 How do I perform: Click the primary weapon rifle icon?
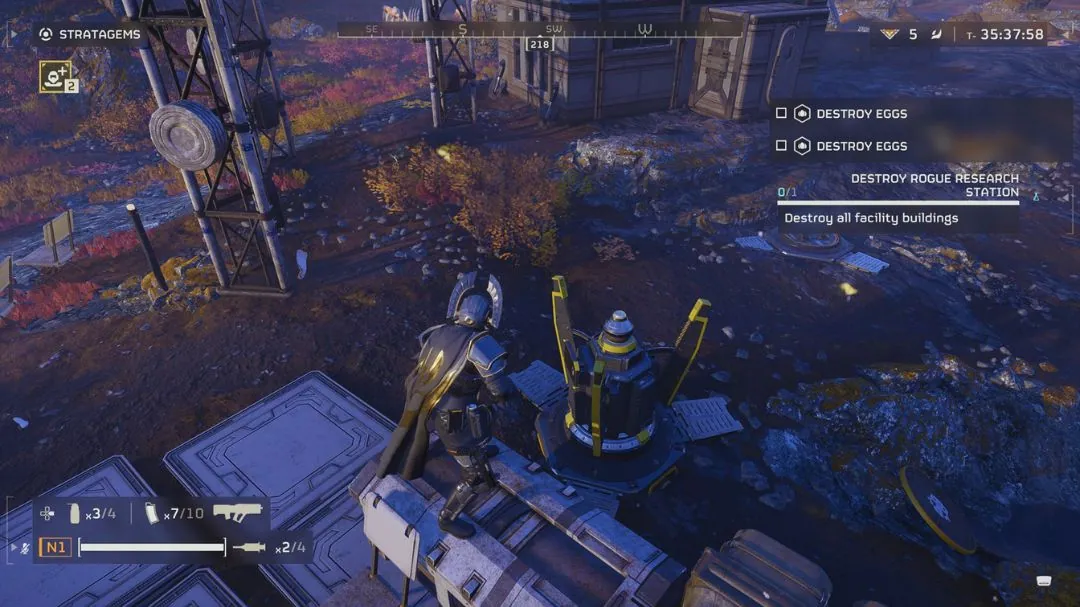pyautogui.click(x=238, y=512)
